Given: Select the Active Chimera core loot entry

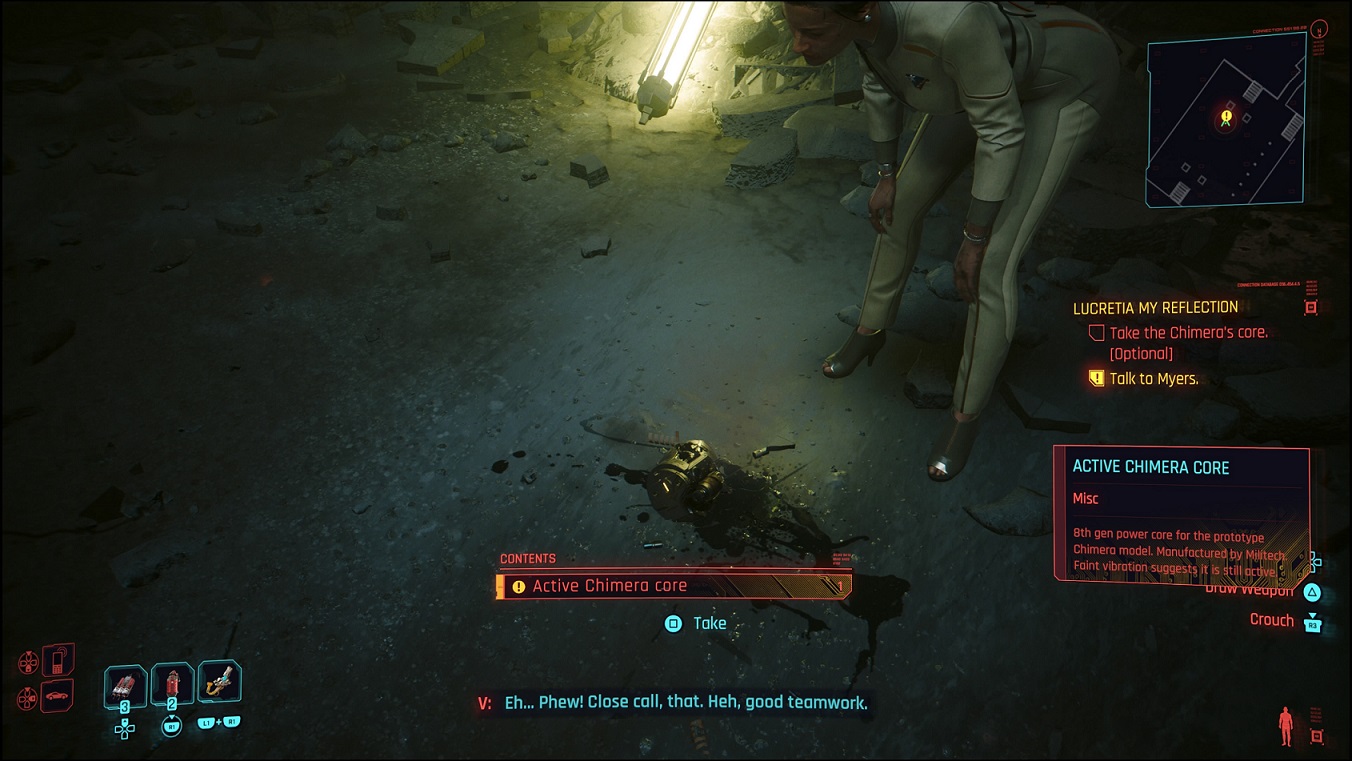Looking at the screenshot, I should 673,586.
